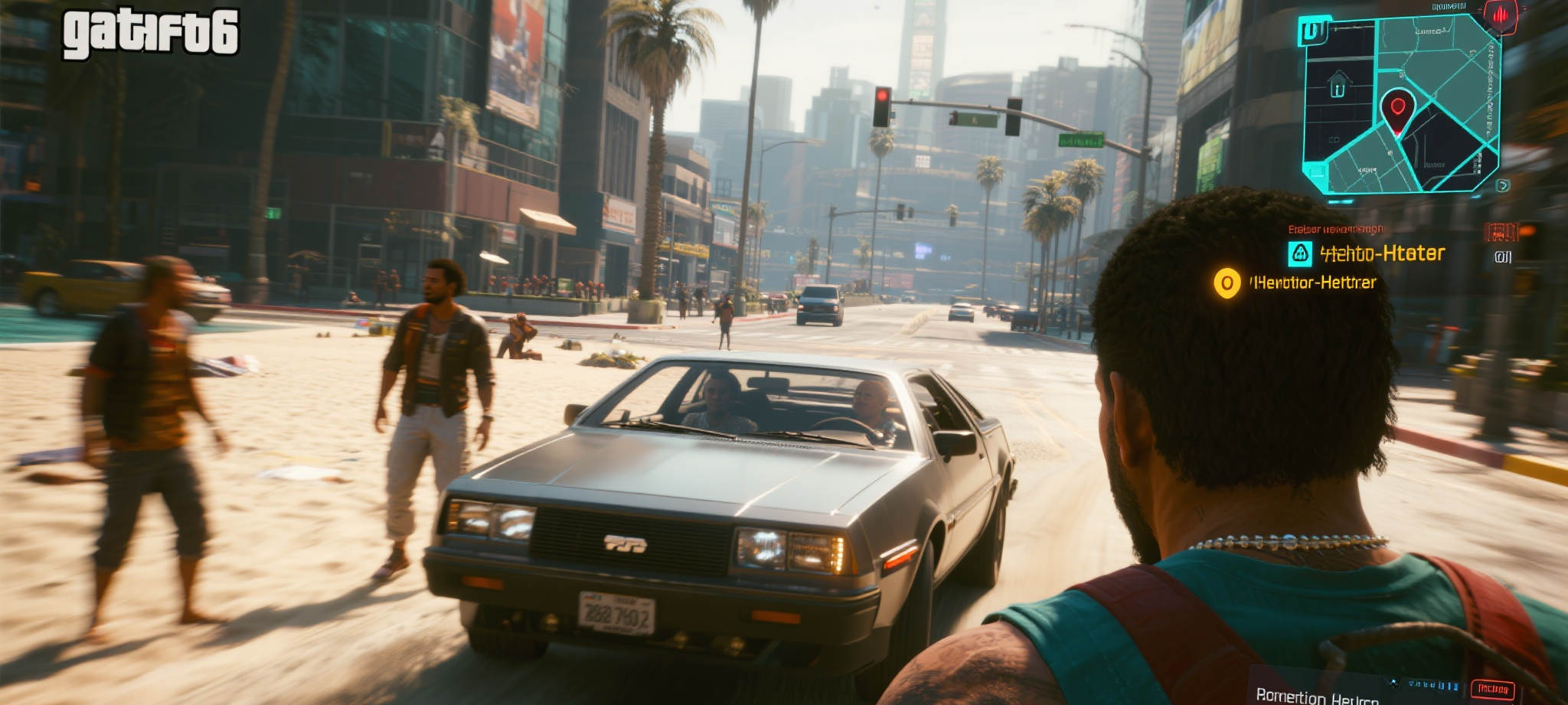Viewport: 1568px width, 705px height.
Task: Click the red outlined button at bottom right
Action: coord(1492,689)
